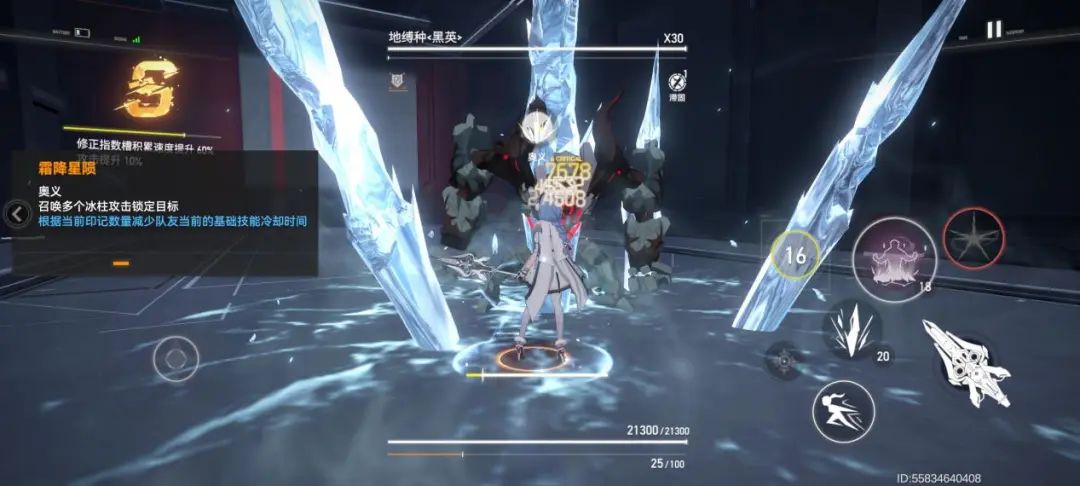This screenshot has height=486, width=1080.
Task: Tap the yellow-ringed skill showing 16
Action: 795,256
